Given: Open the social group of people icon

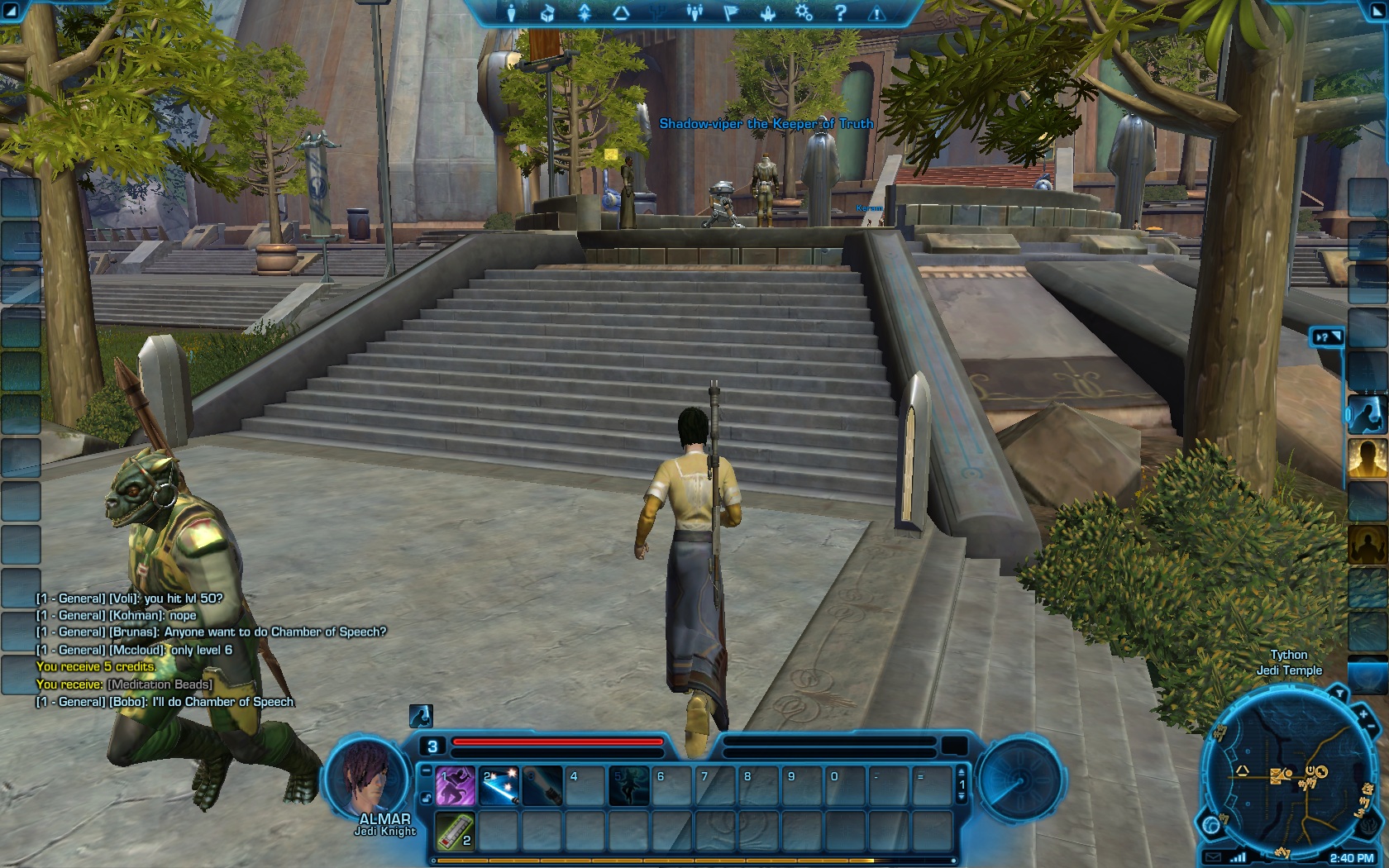Looking at the screenshot, I should [x=694, y=12].
